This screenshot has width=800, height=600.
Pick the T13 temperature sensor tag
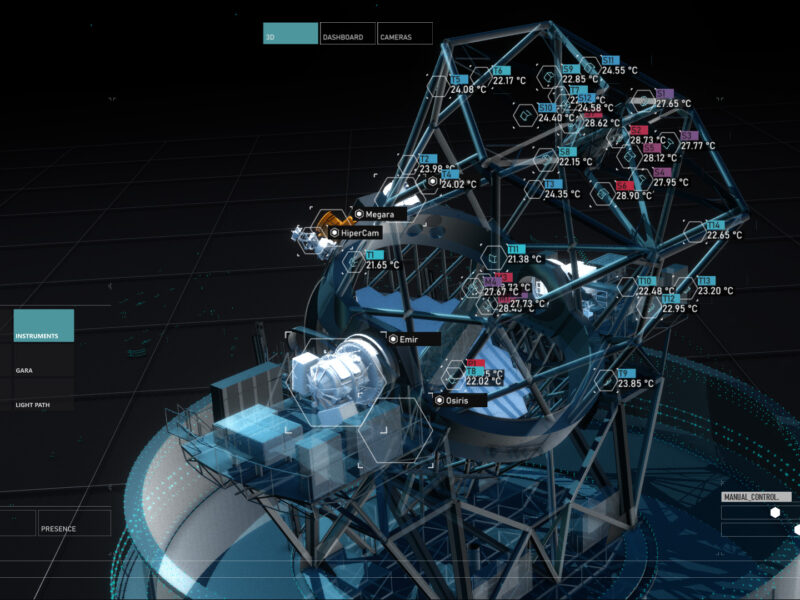point(705,281)
